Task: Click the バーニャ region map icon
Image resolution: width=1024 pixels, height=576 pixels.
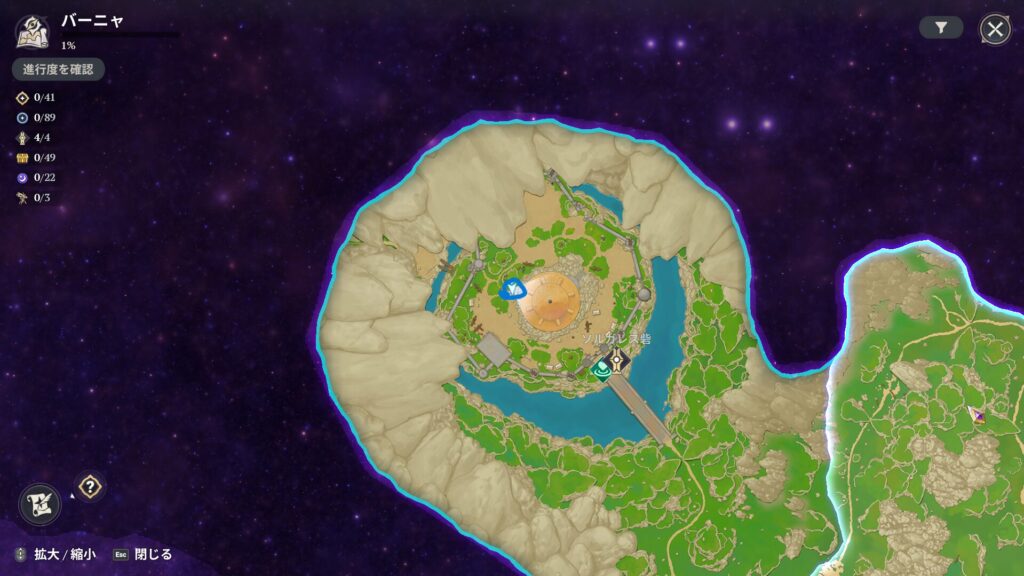Action: 32,31
